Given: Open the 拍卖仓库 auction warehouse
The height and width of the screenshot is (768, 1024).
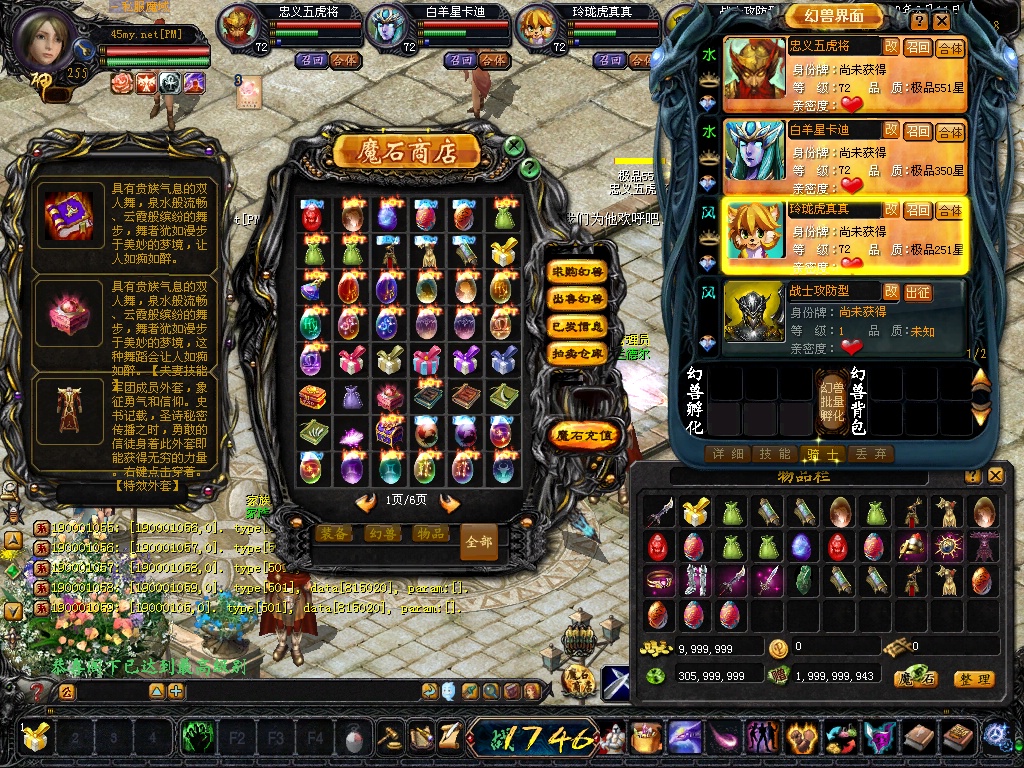Looking at the screenshot, I should click(578, 353).
